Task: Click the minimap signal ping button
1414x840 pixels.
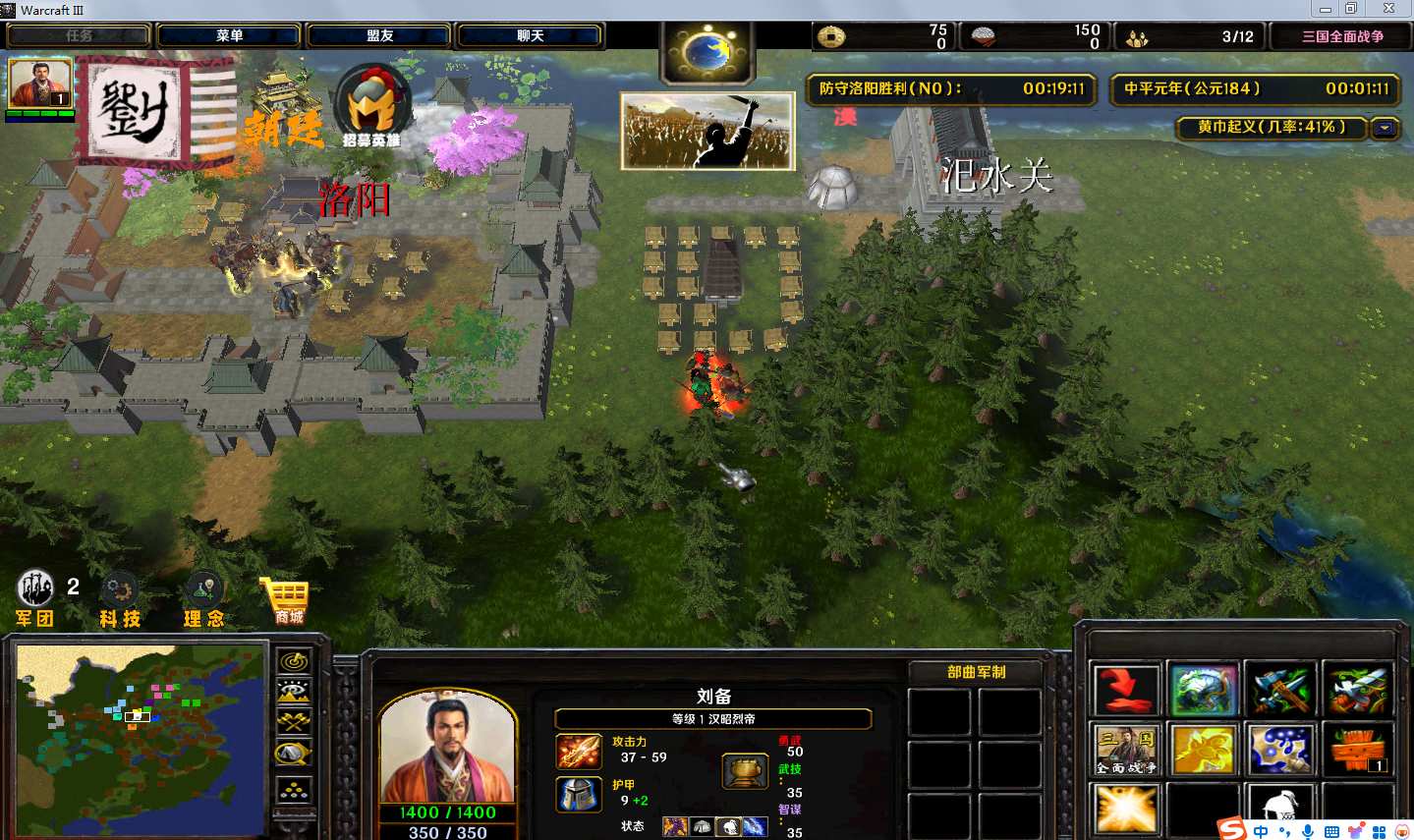Action: pos(294,661)
